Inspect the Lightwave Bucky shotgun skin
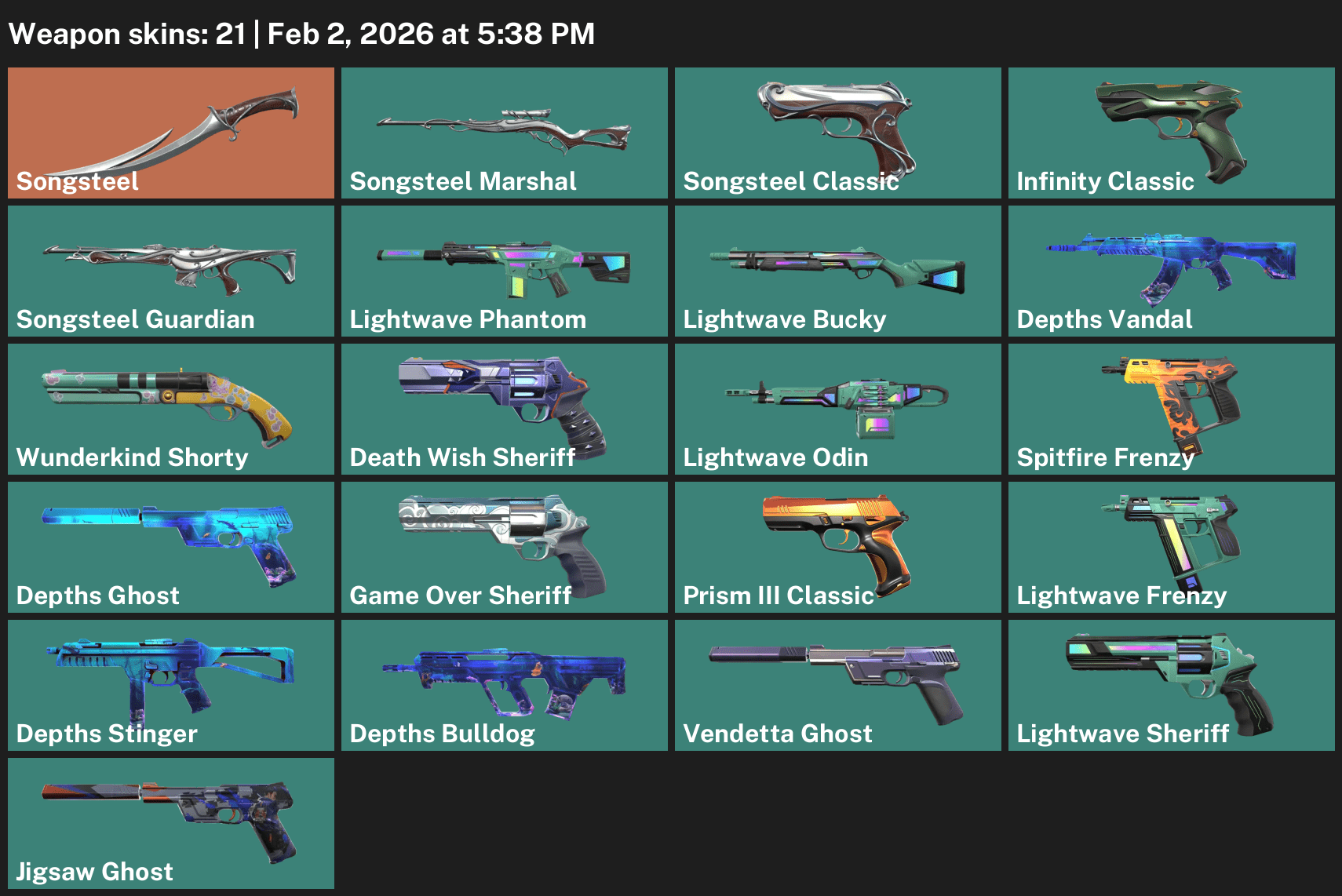This screenshot has height=896, width=1342. click(x=837, y=271)
